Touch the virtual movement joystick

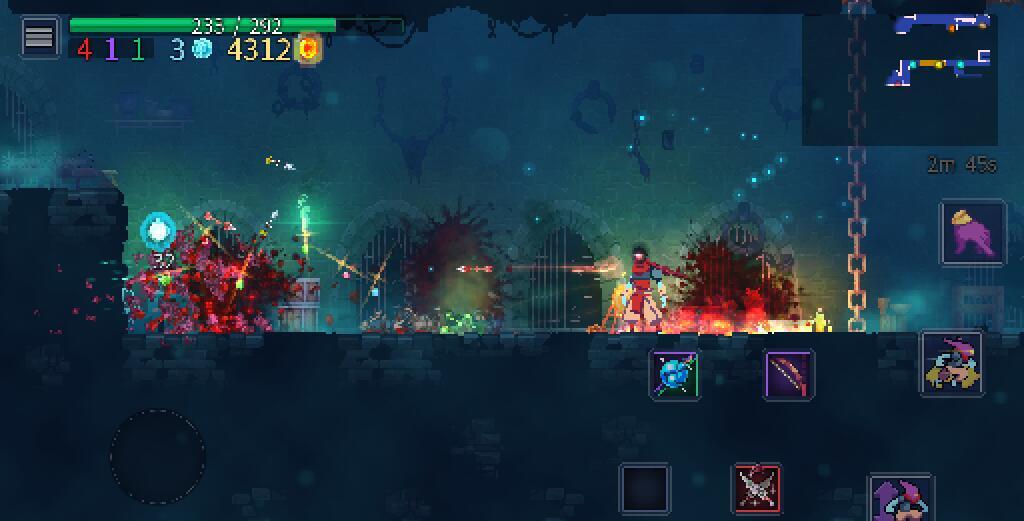coord(158,457)
